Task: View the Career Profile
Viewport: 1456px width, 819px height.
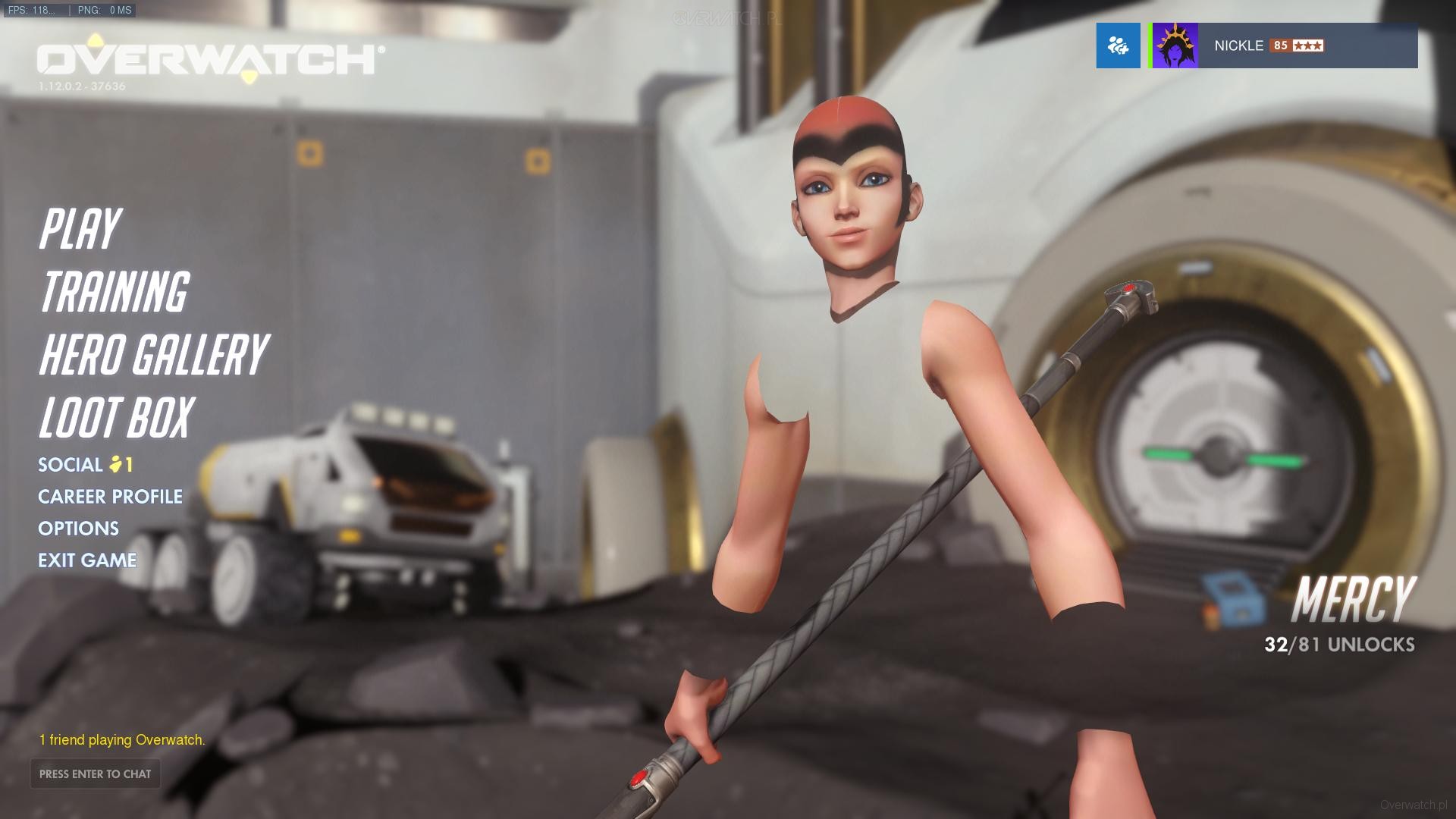Action: pyautogui.click(x=111, y=497)
